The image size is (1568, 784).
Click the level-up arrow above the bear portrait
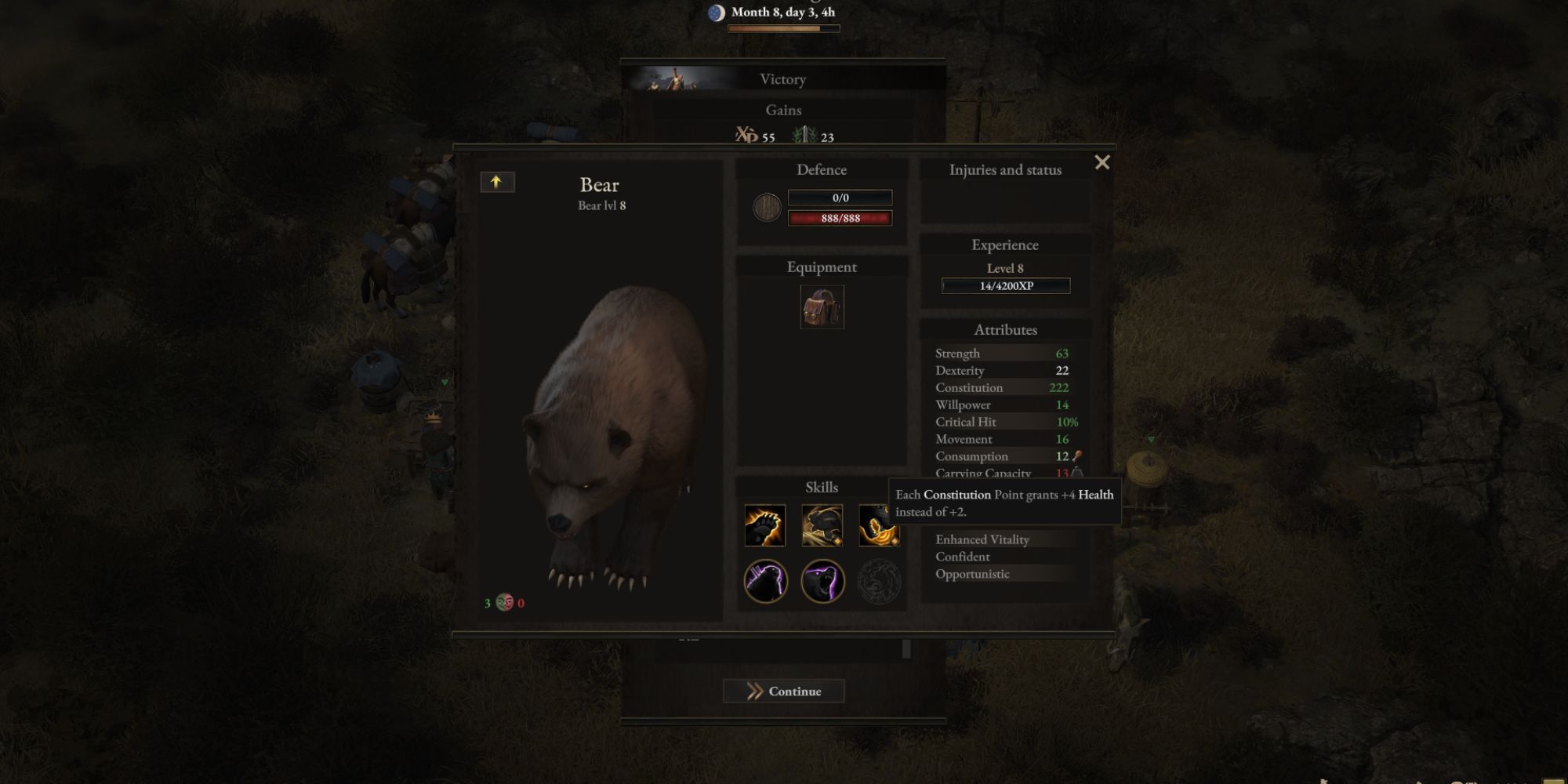click(x=495, y=181)
